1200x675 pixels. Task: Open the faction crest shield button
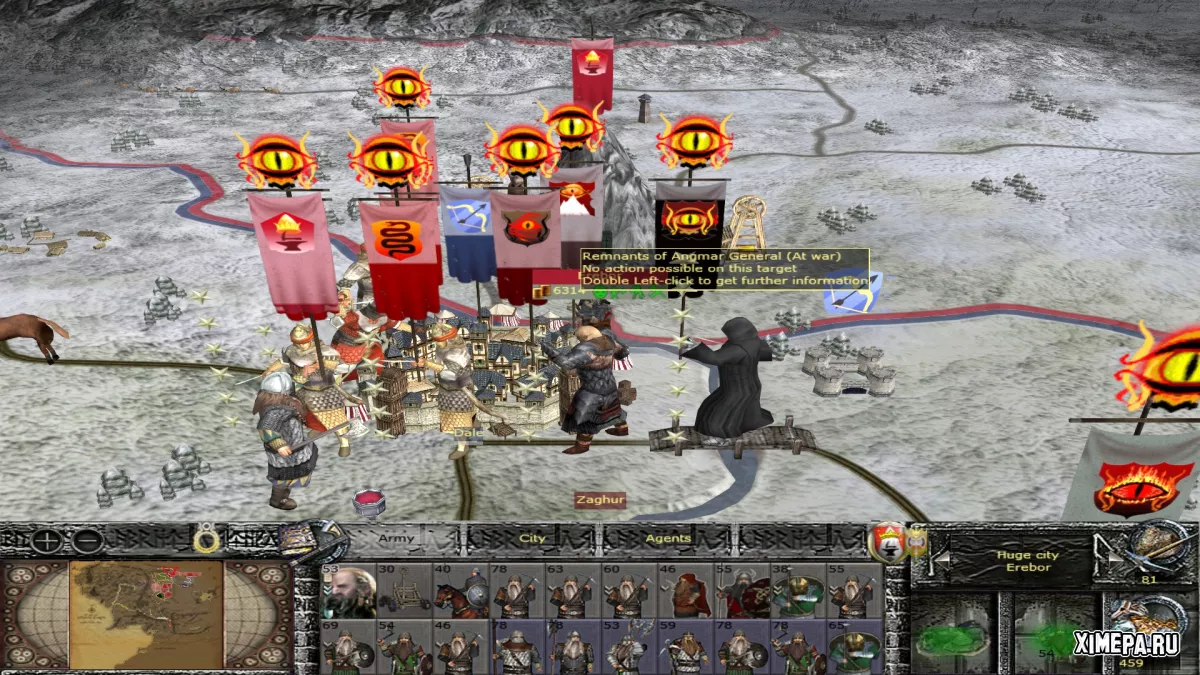tap(884, 542)
